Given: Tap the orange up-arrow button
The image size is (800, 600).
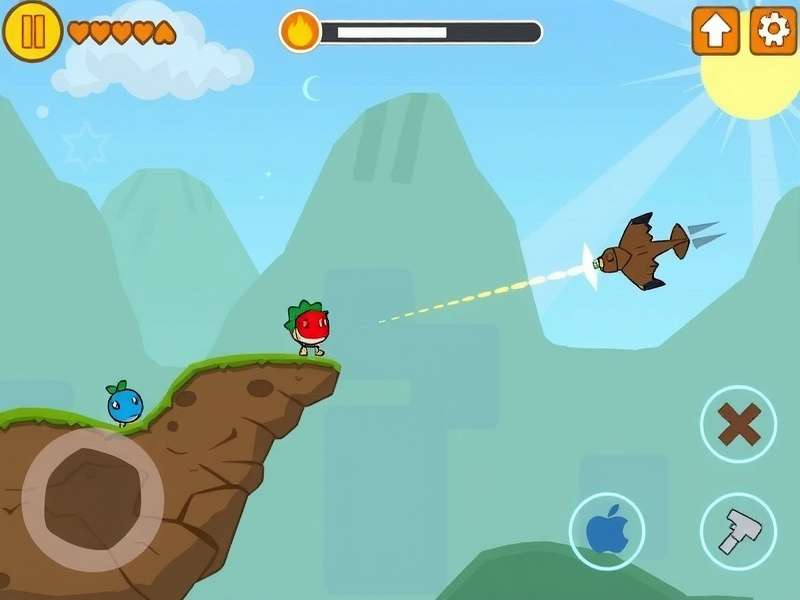Looking at the screenshot, I should pos(716,31).
